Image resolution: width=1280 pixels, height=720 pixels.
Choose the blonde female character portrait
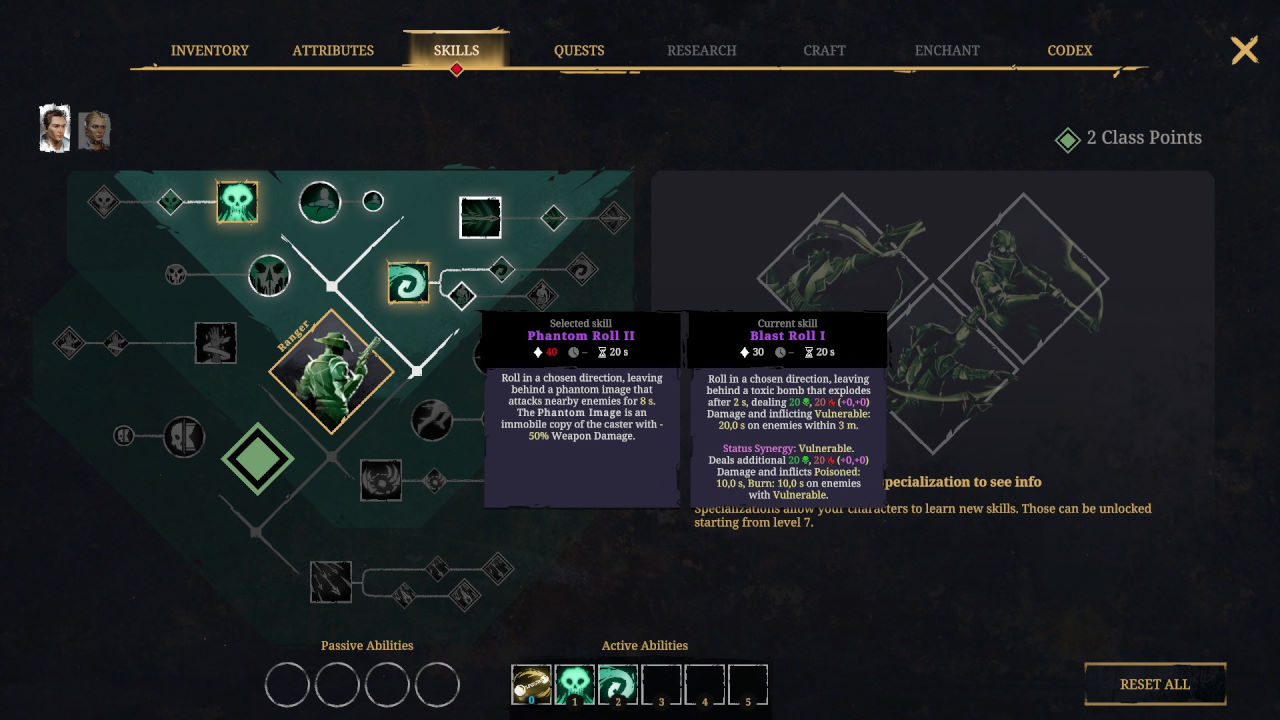click(x=94, y=130)
